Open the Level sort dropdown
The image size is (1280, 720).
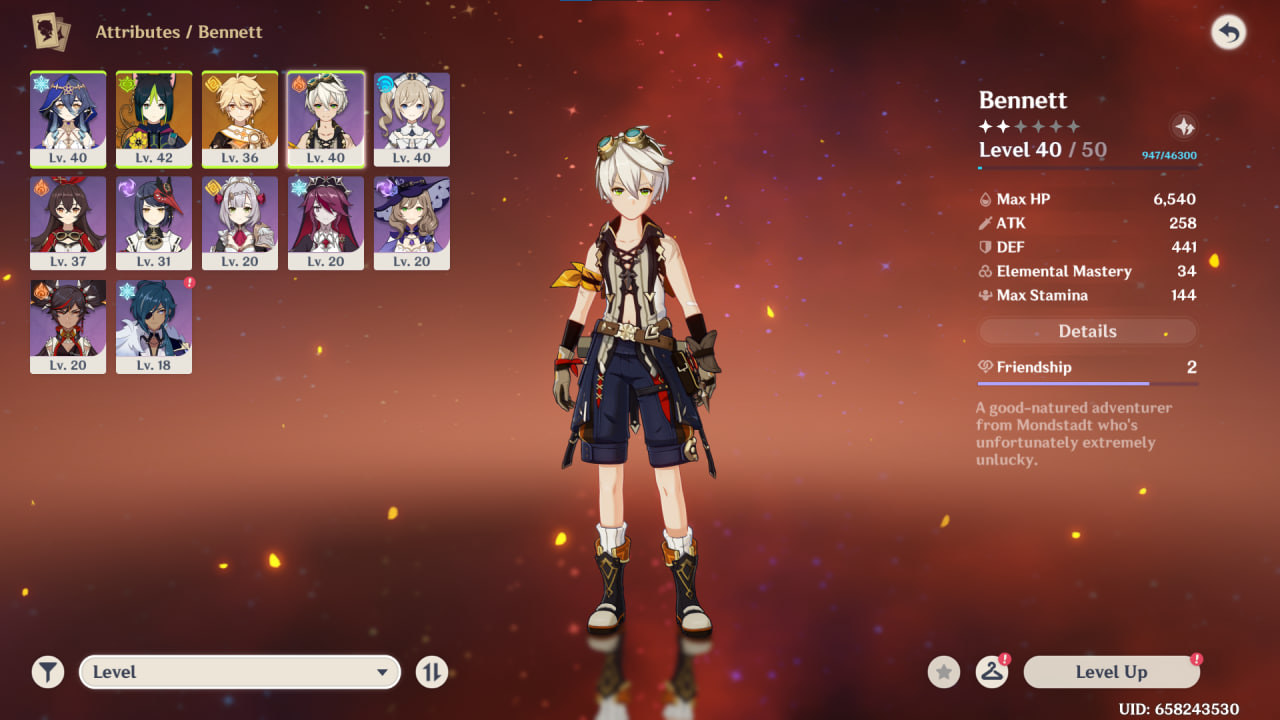[240, 672]
